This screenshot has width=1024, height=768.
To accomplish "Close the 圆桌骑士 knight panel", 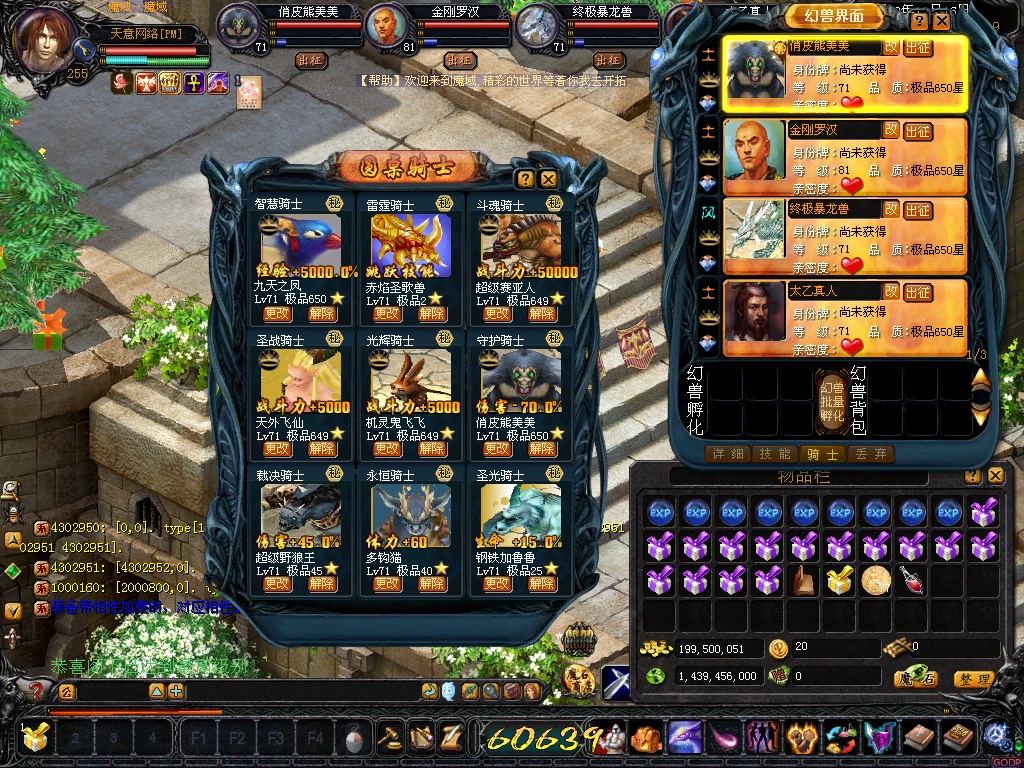I will coord(548,179).
